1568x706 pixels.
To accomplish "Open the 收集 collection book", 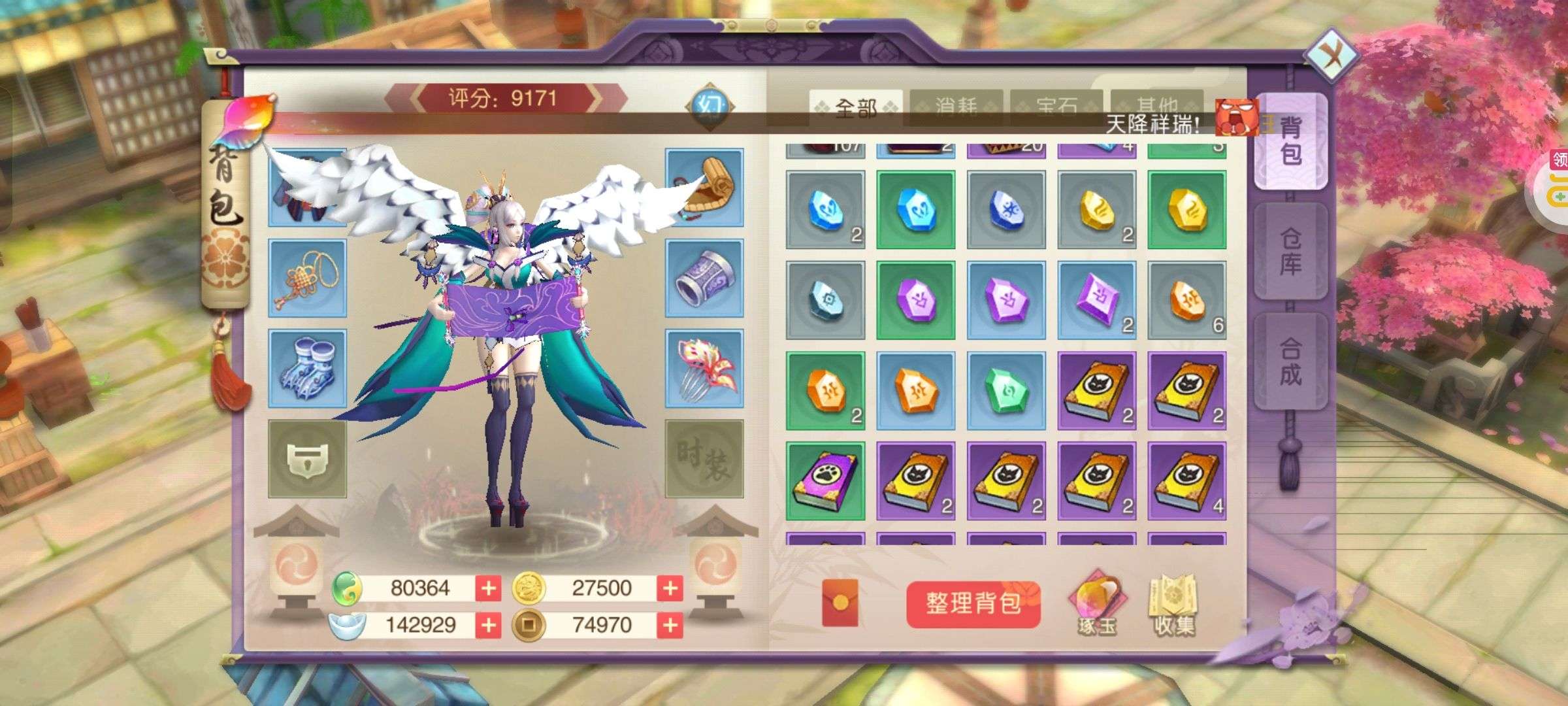I will point(1174,605).
